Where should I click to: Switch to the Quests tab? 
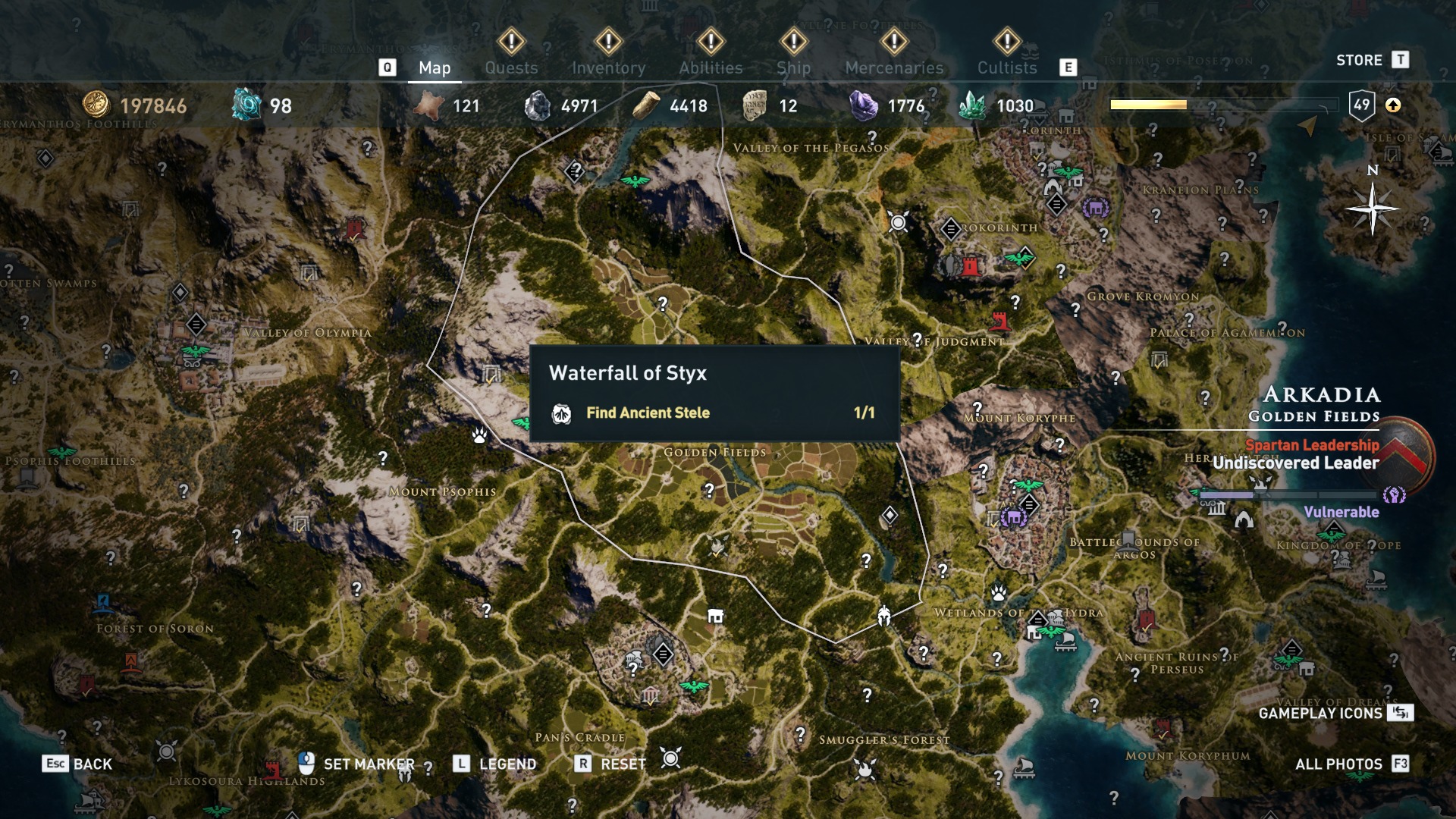511,67
